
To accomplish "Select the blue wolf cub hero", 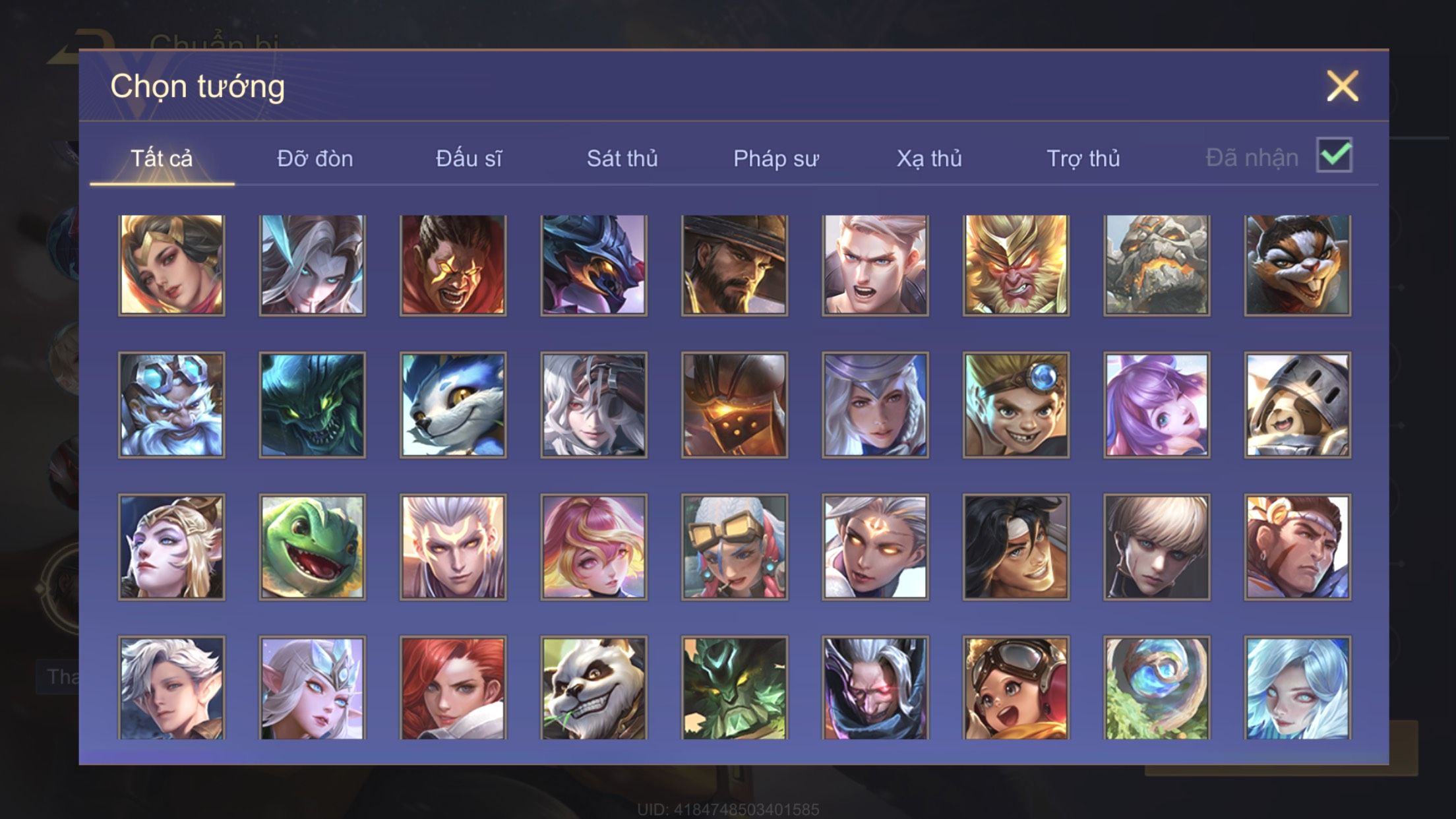I will pyautogui.click(x=453, y=405).
